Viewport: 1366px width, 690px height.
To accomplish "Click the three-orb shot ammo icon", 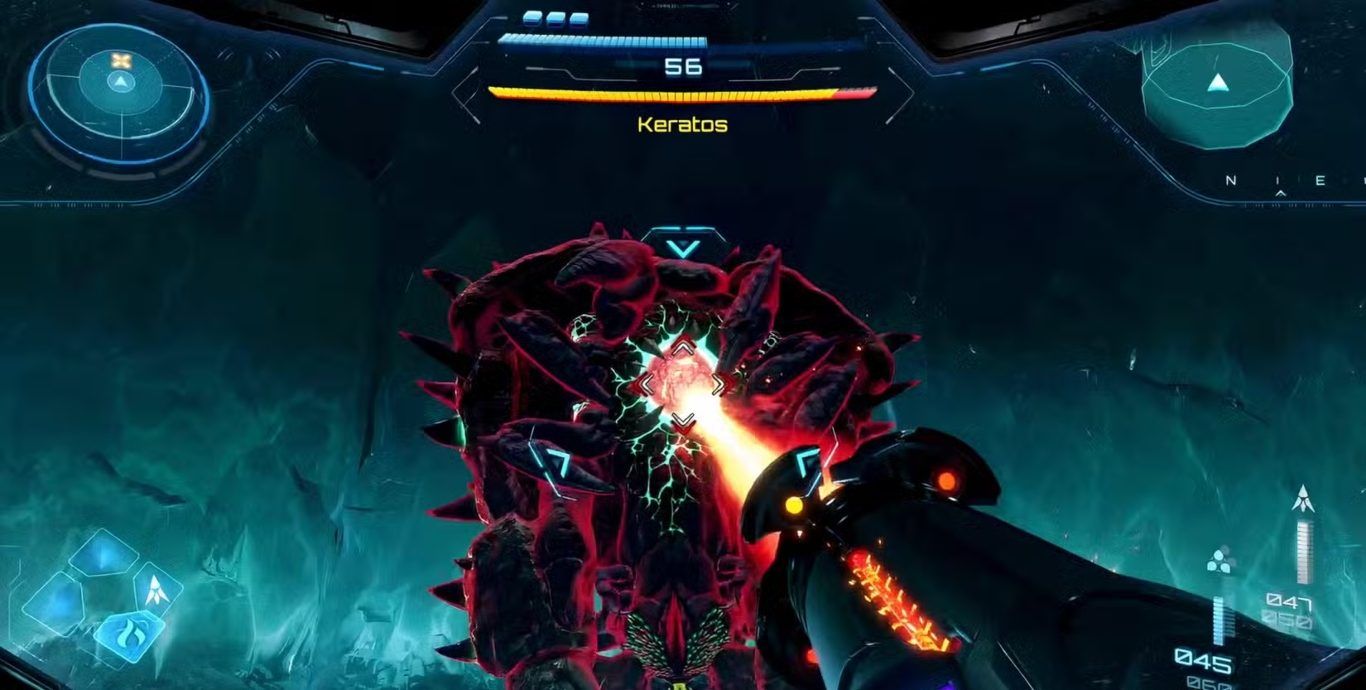I will coord(1220,562).
